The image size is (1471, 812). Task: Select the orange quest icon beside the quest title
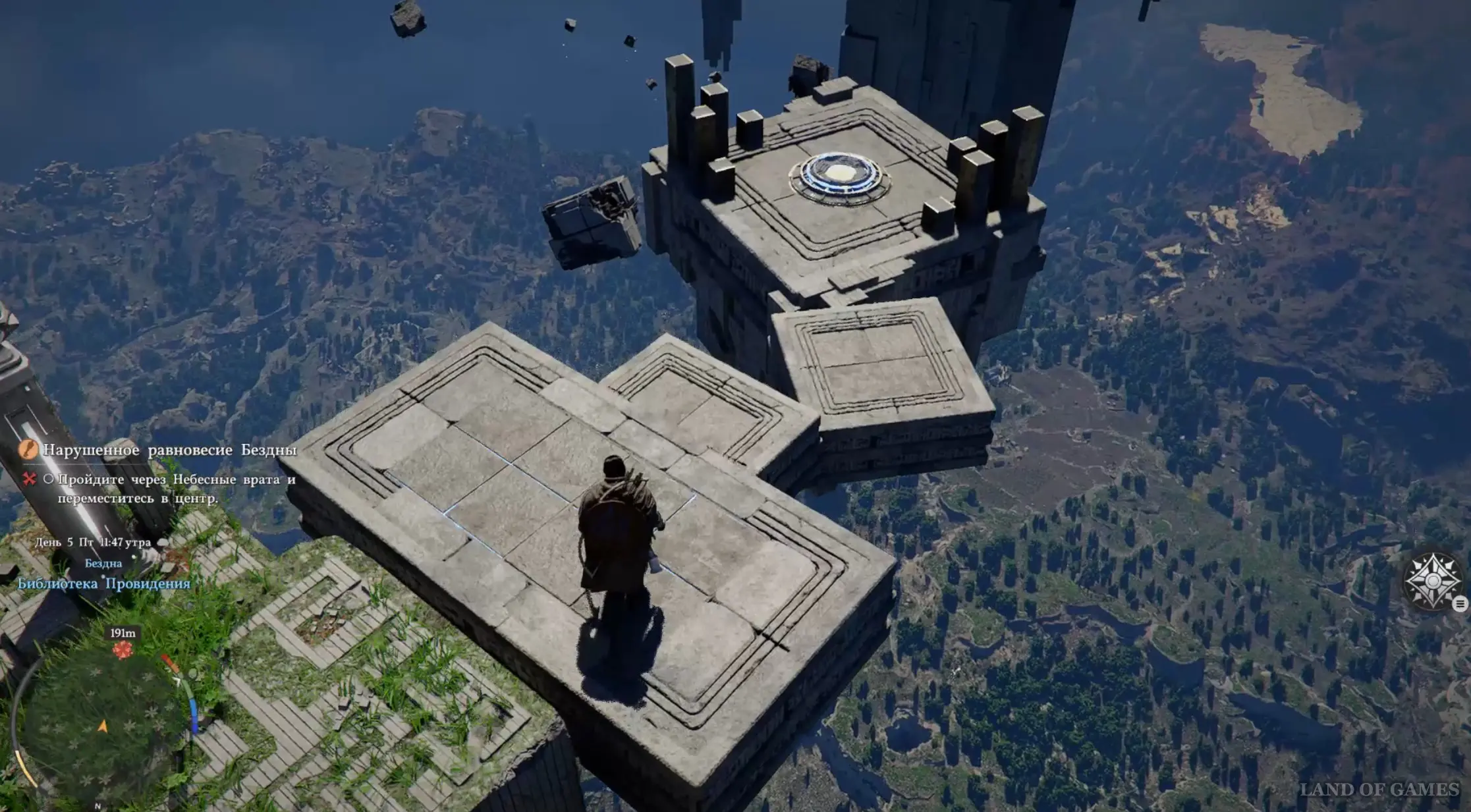click(28, 450)
